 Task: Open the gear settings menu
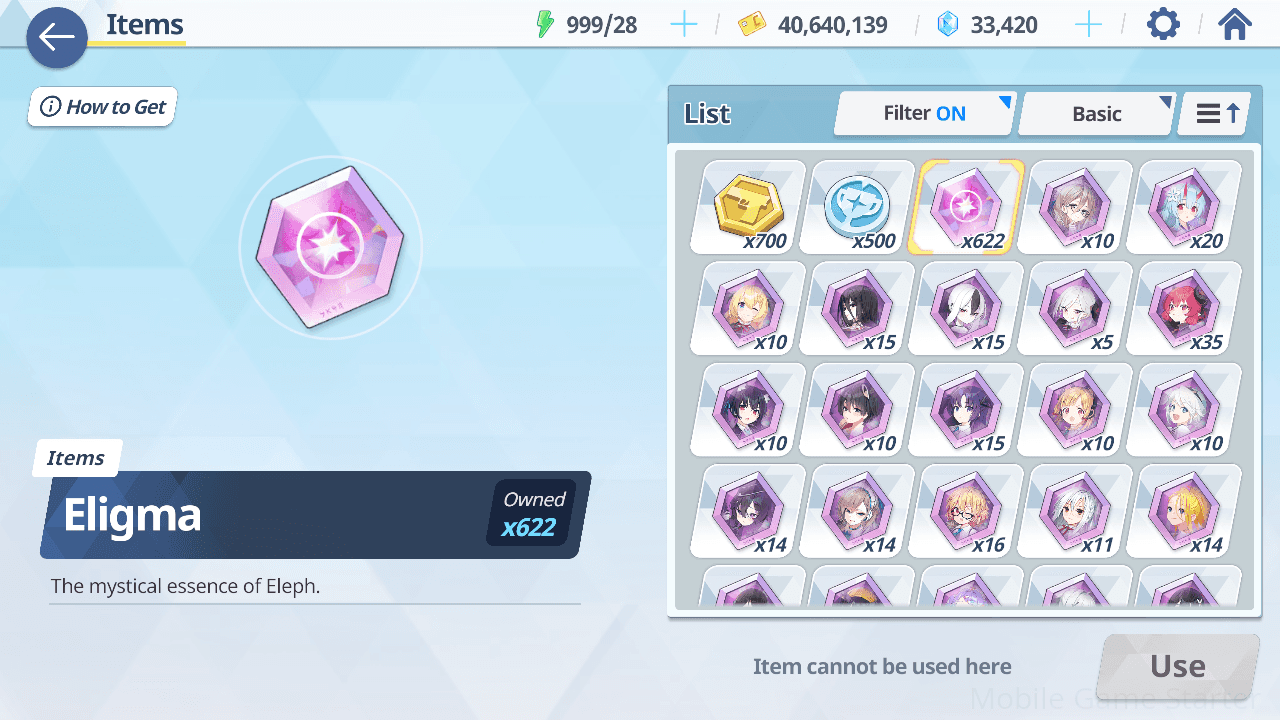1163,24
